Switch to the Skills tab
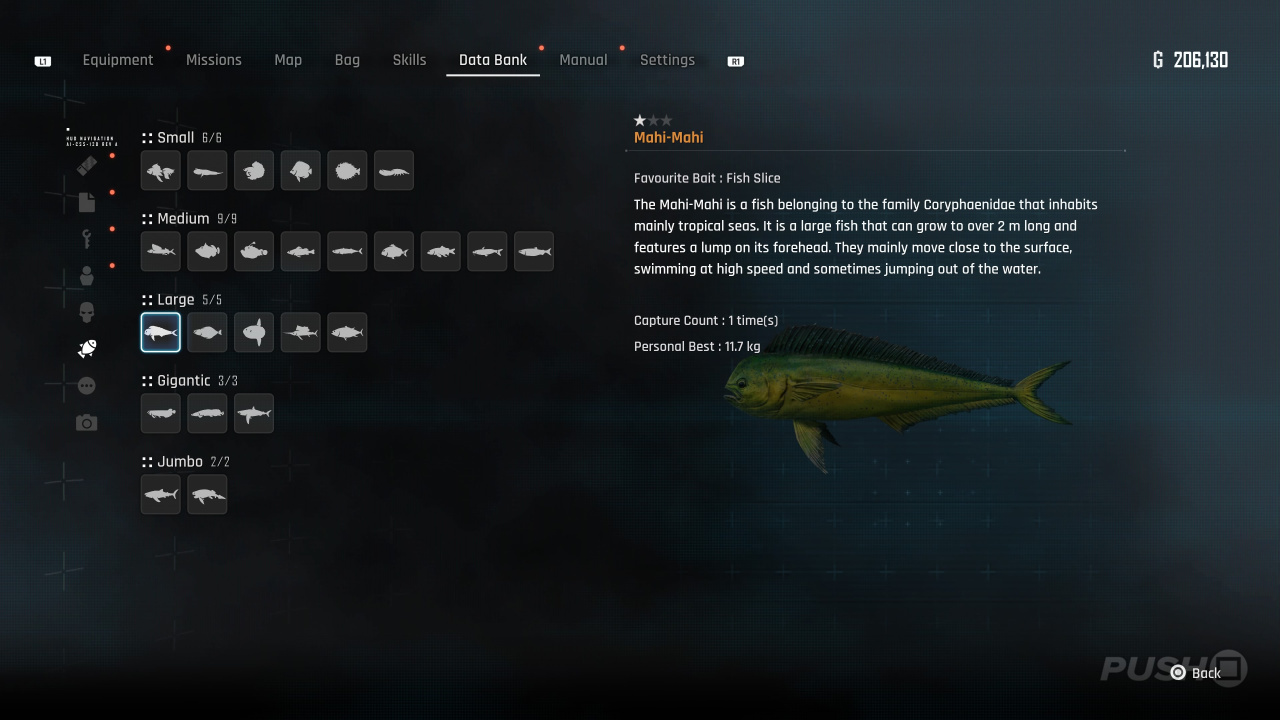 coord(409,60)
